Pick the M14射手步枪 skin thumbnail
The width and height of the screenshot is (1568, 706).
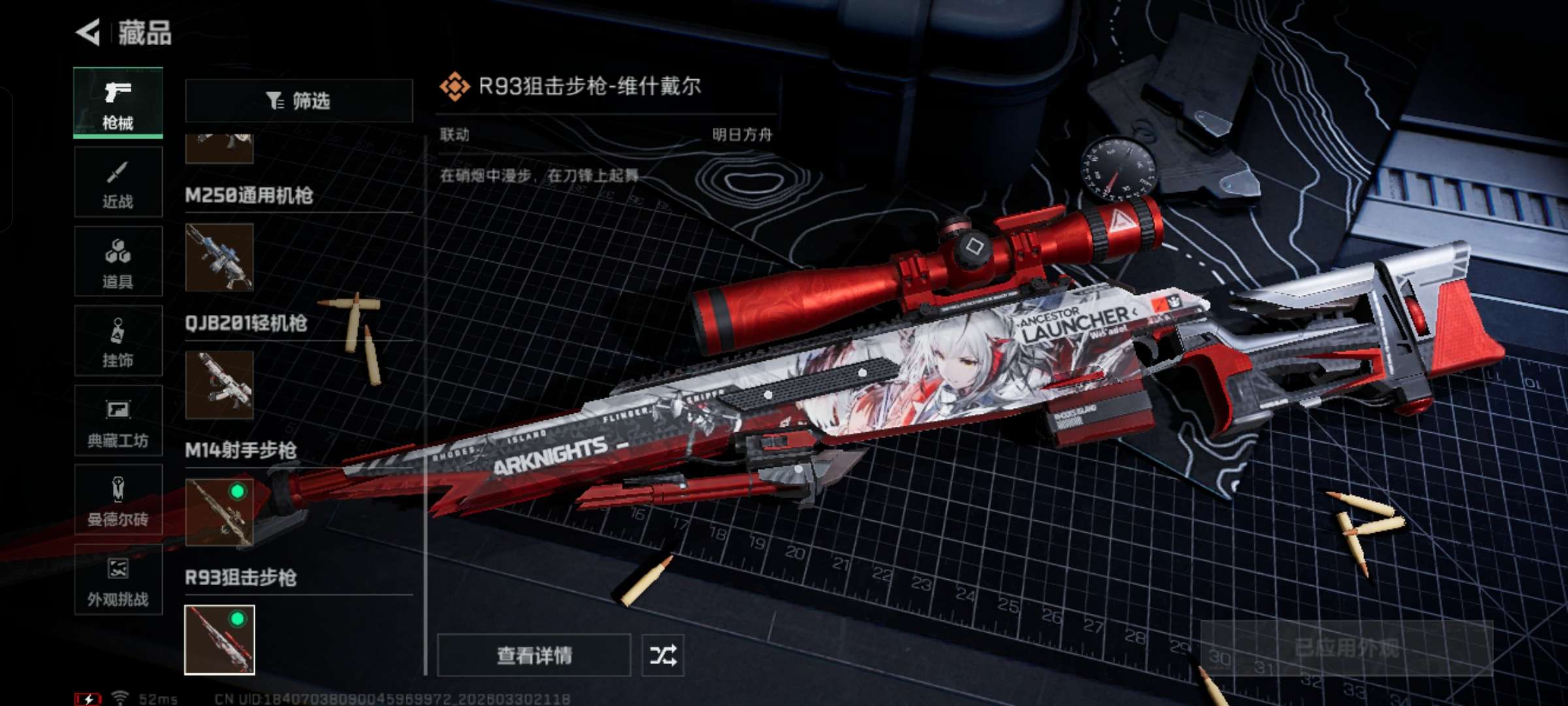click(x=220, y=512)
